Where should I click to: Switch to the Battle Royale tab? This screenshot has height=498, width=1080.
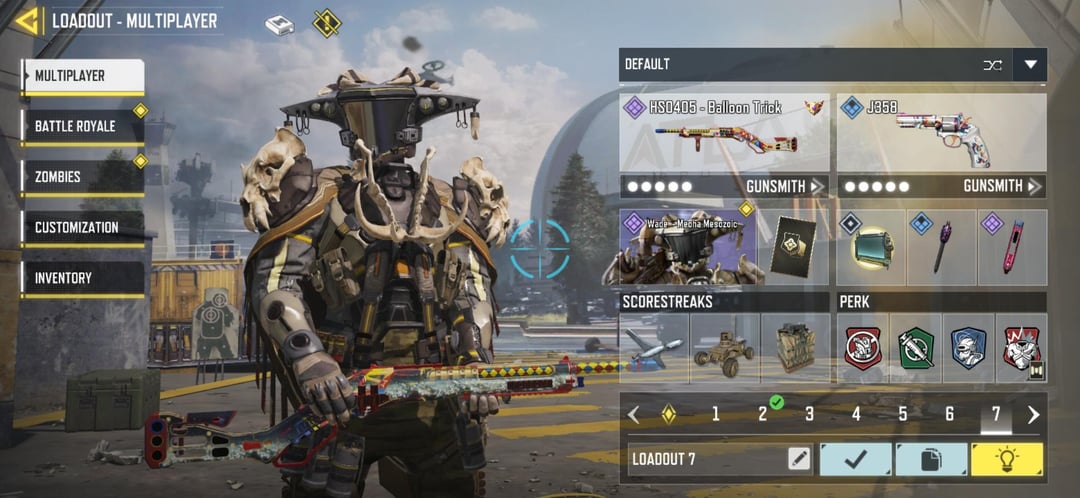pyautogui.click(x=84, y=126)
